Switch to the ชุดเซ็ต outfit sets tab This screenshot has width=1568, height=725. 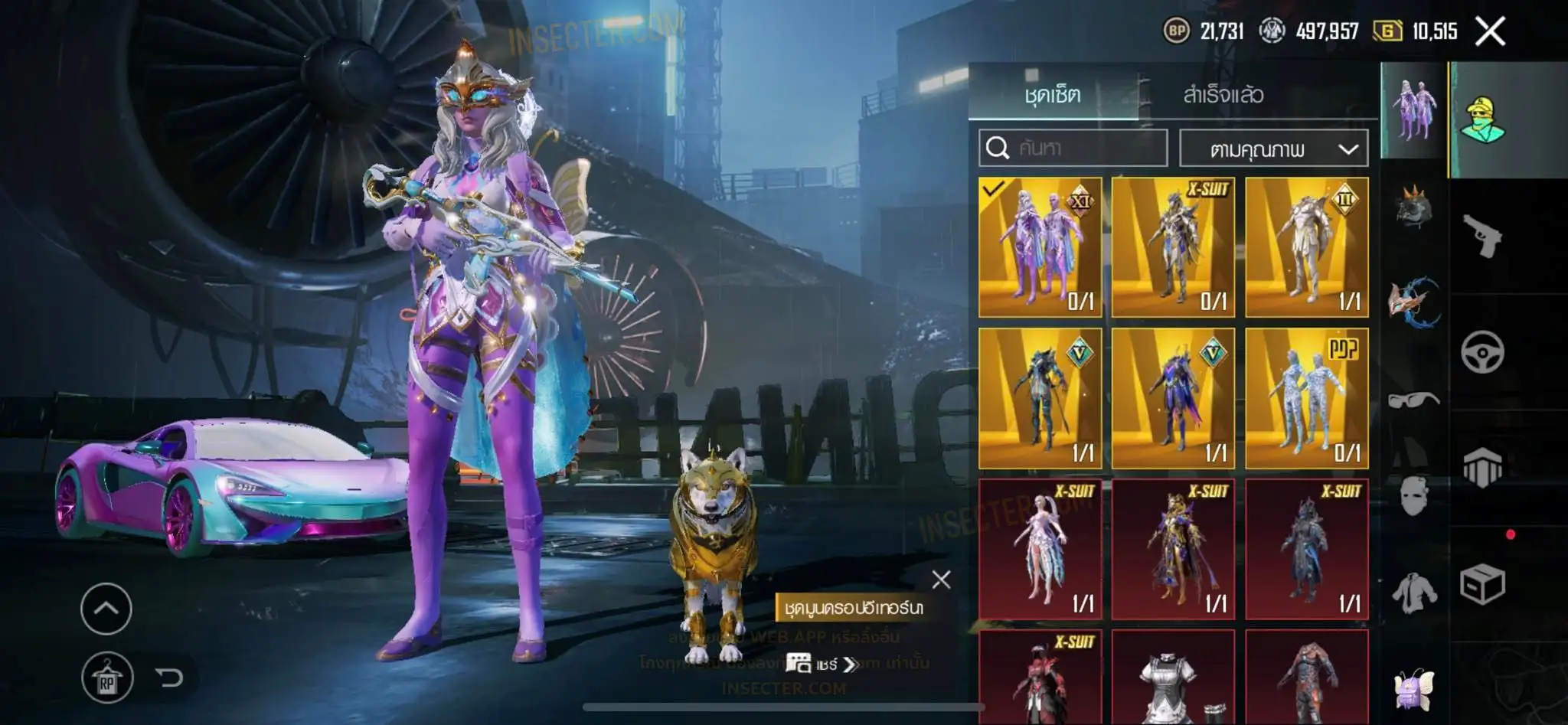(1053, 95)
